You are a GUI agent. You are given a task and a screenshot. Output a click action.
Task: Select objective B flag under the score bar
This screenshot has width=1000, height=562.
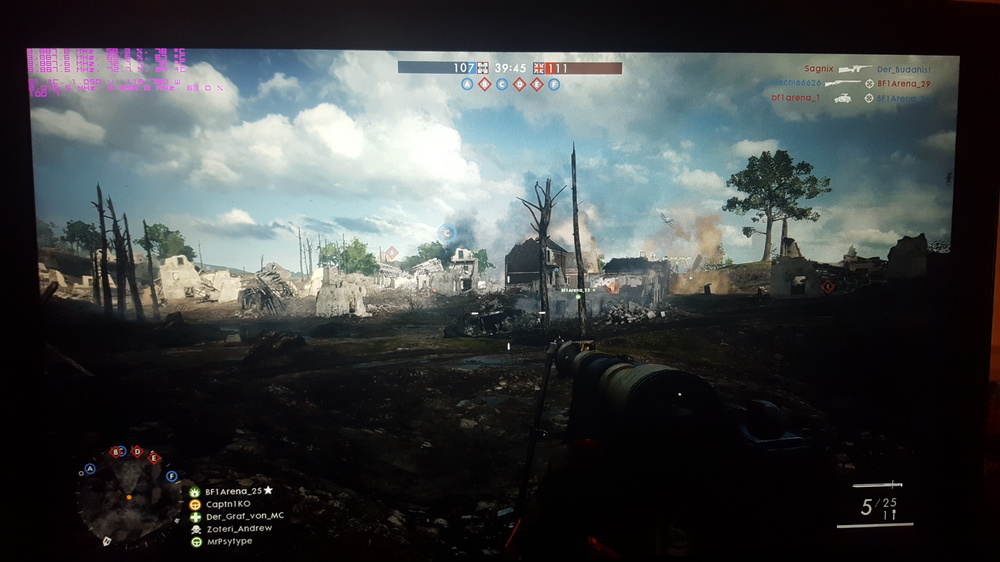pos(484,85)
